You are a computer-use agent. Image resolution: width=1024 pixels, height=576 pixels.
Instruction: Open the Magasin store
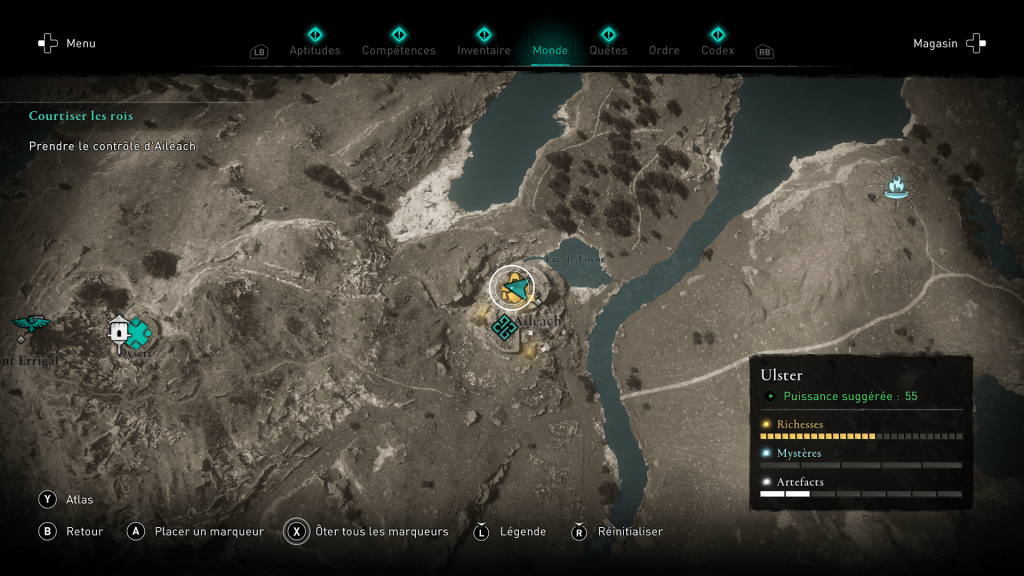[x=949, y=44]
